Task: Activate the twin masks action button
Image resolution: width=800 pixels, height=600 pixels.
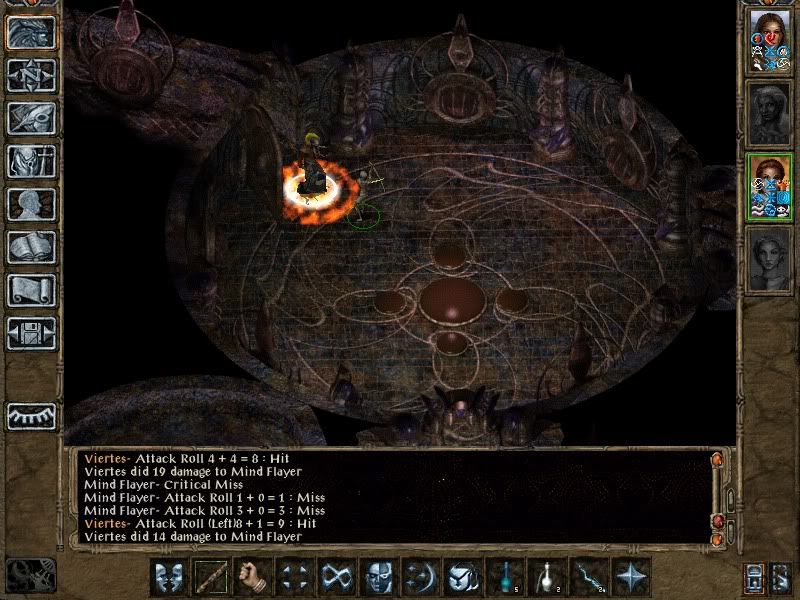Action: [169, 577]
